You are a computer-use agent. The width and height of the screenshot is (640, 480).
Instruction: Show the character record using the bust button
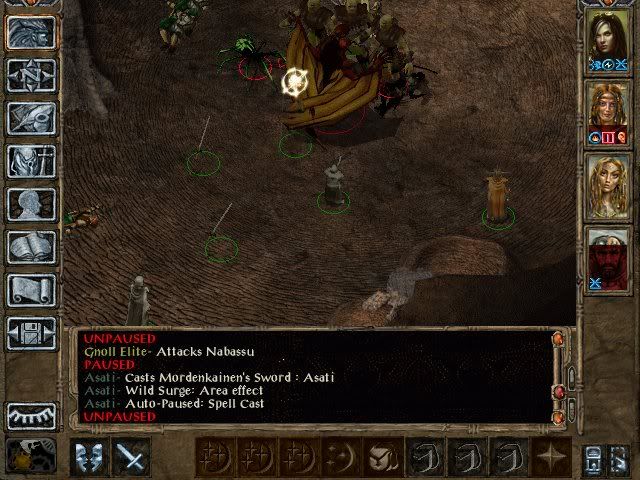pyautogui.click(x=31, y=204)
